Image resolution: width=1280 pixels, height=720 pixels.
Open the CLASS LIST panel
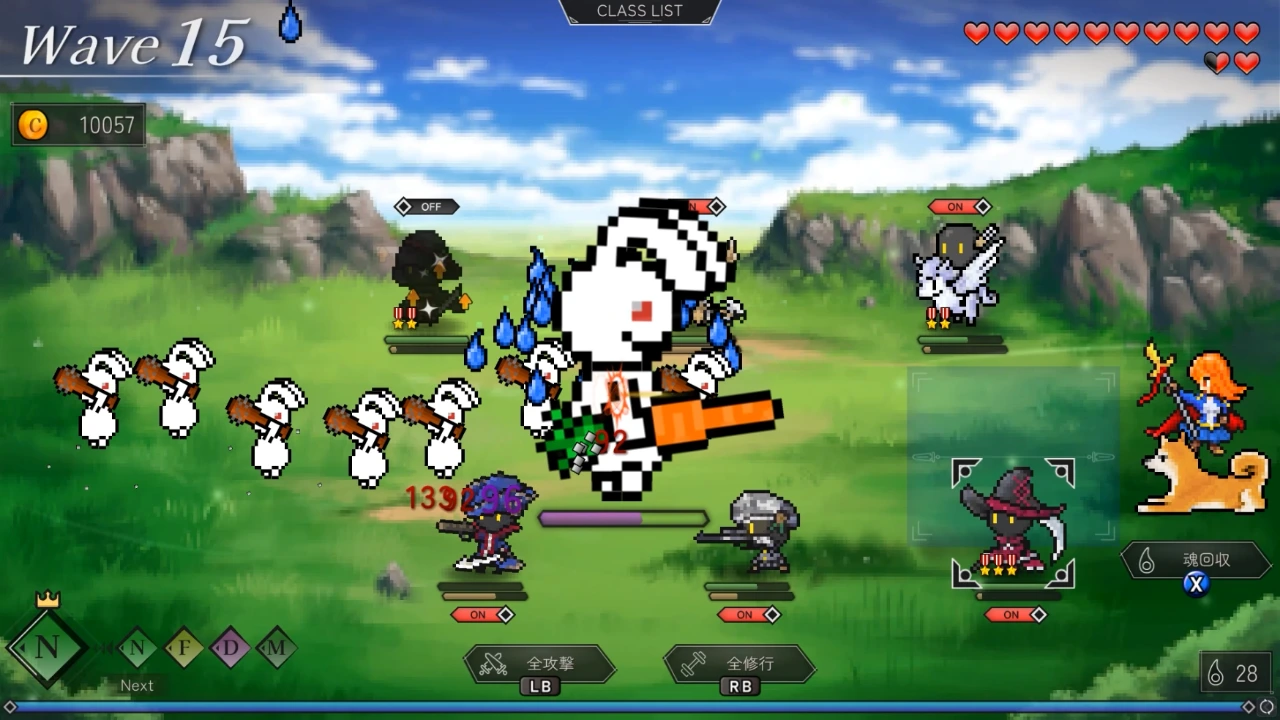coord(639,11)
